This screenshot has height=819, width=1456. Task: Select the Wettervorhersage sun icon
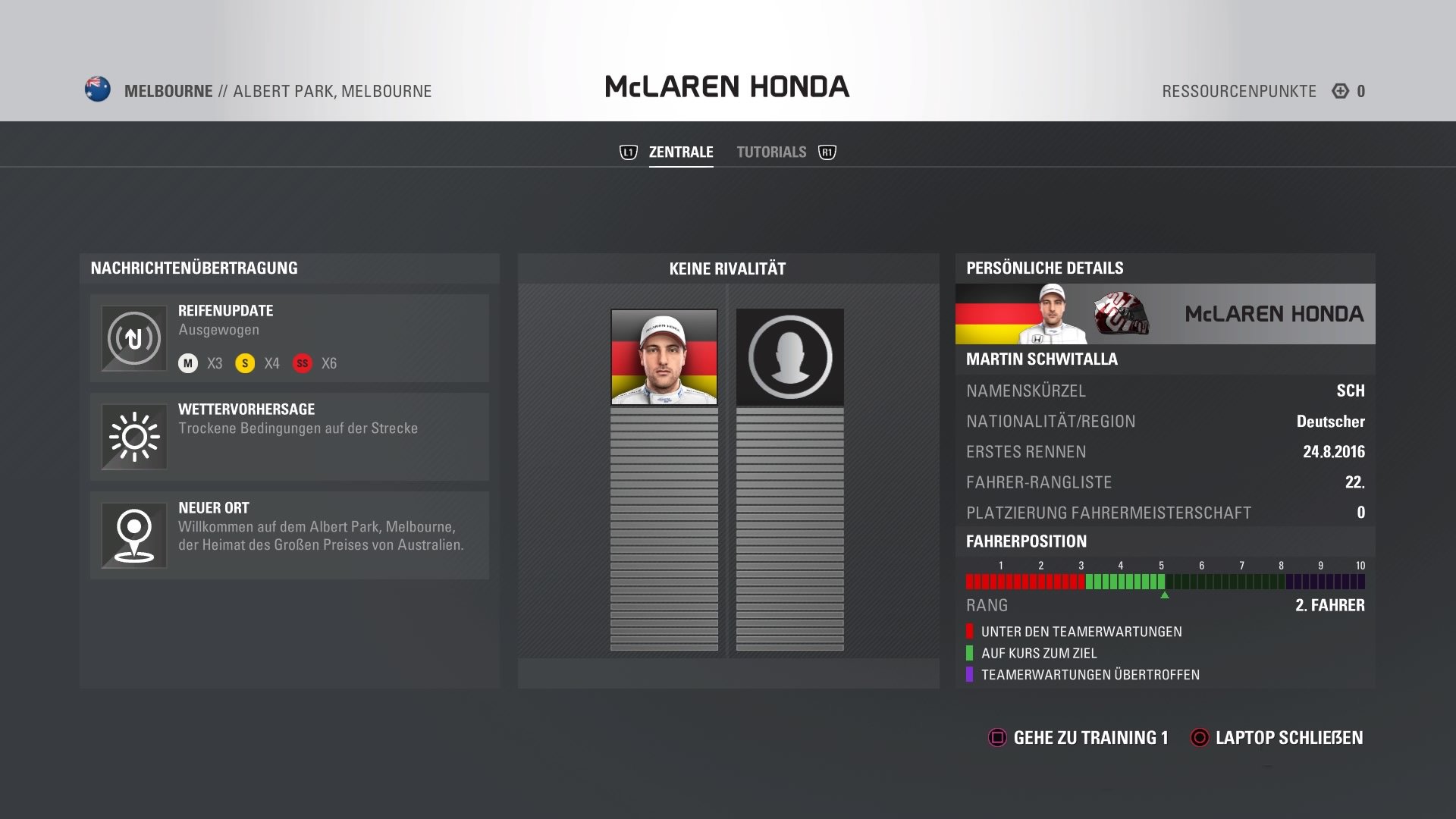click(133, 437)
